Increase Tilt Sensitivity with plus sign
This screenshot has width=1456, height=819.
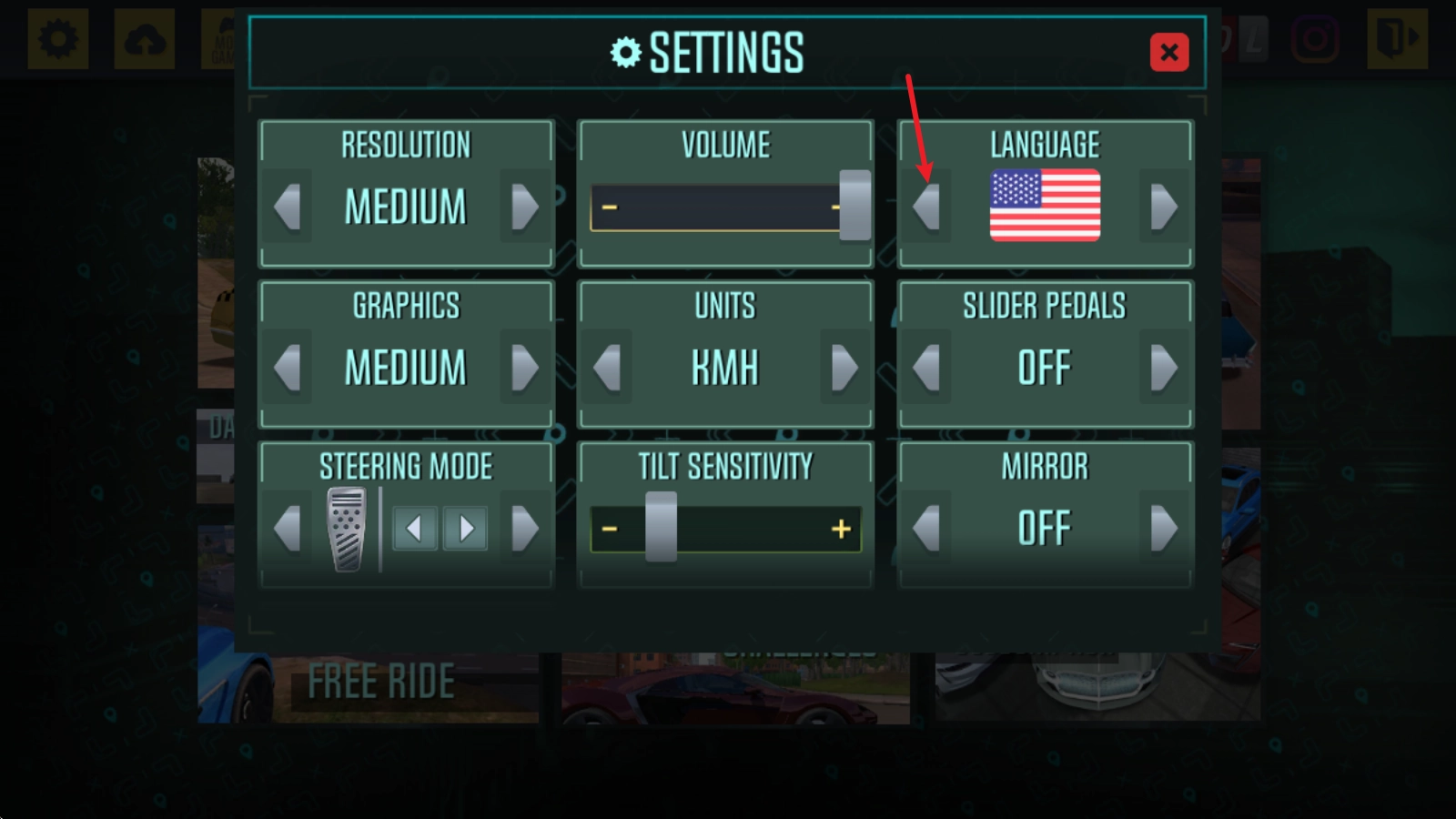[x=841, y=529]
